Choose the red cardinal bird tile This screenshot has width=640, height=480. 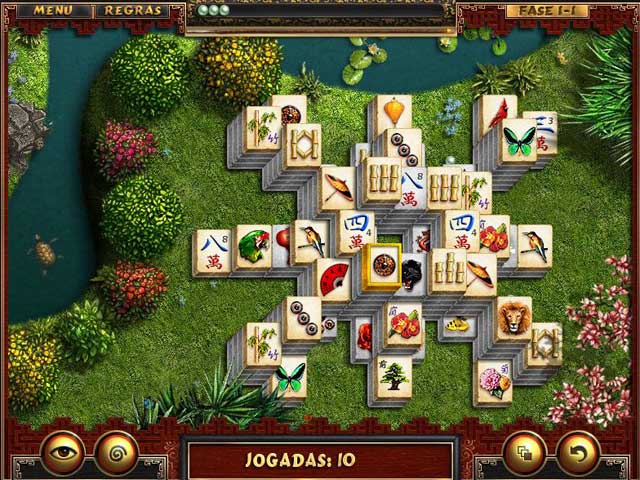tap(497, 114)
